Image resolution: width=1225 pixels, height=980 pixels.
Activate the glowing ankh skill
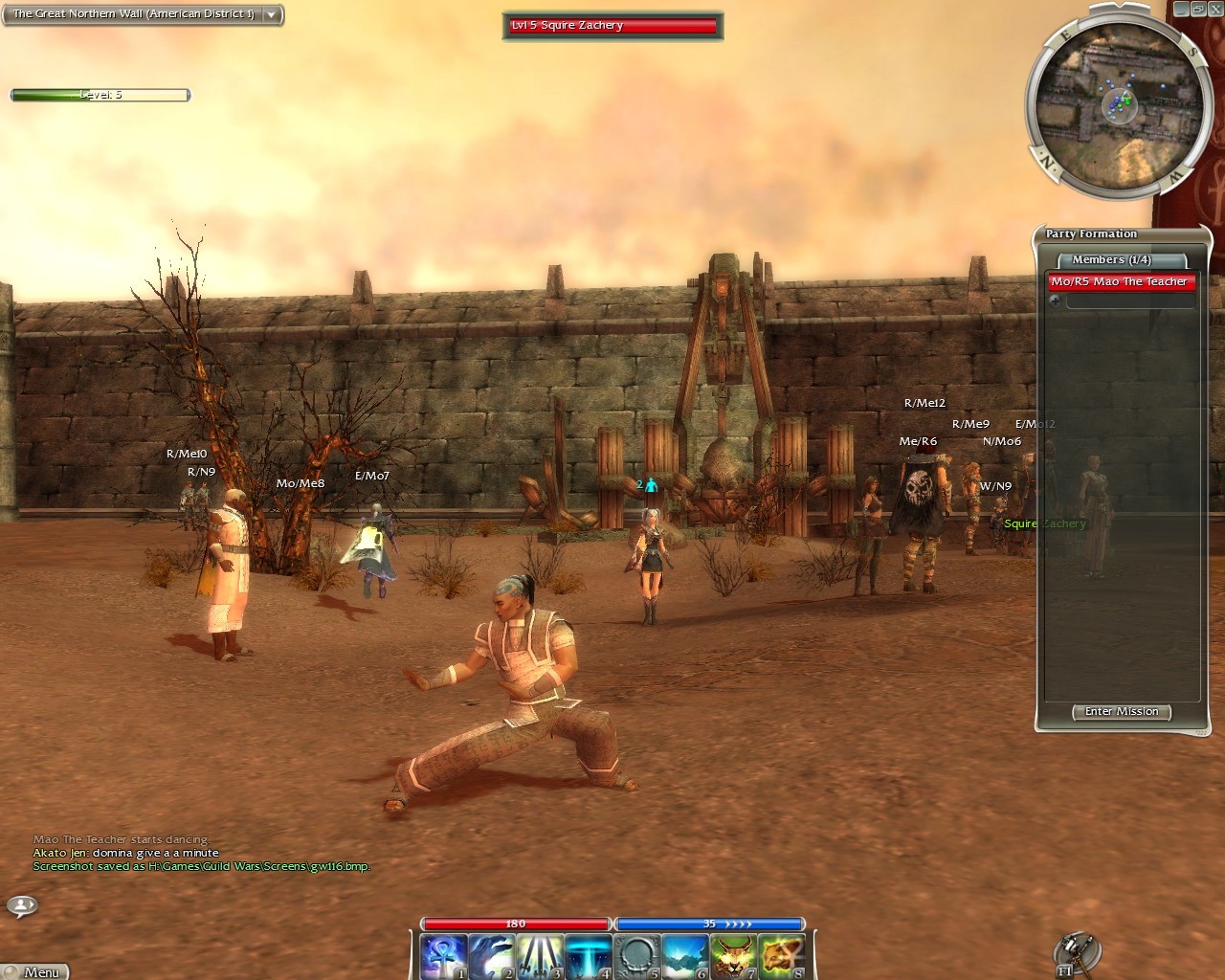click(444, 956)
